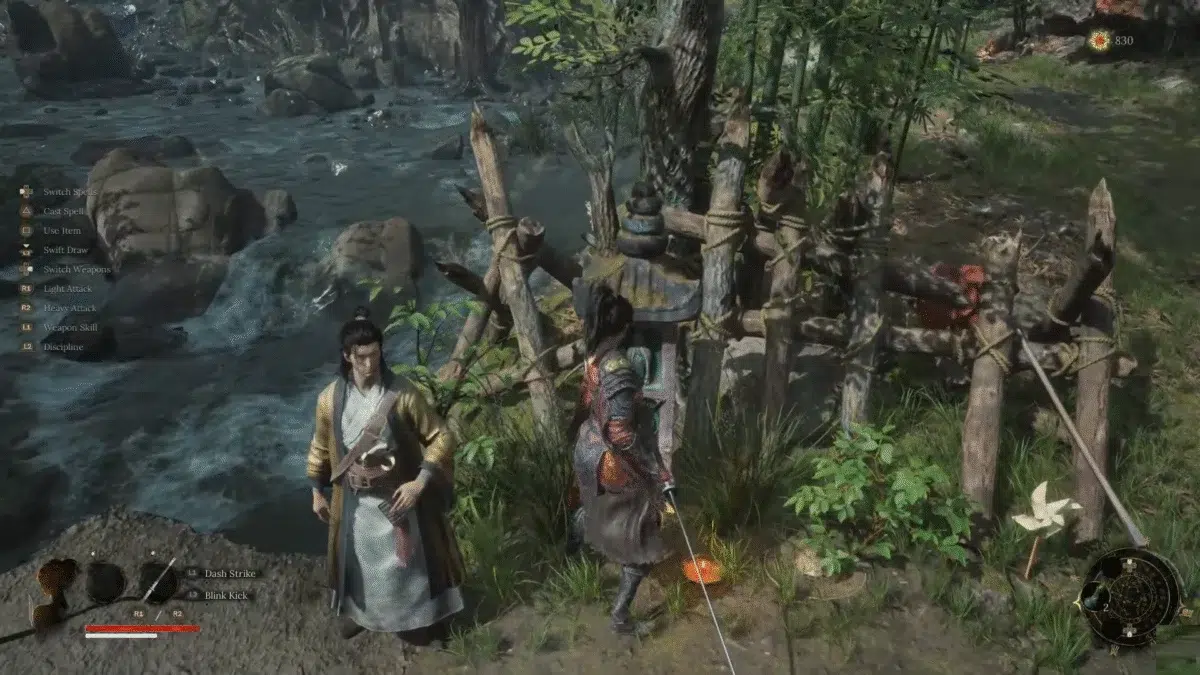Activate the Blink Kick skill
Viewport: 1200px width, 675px height.
228,595
